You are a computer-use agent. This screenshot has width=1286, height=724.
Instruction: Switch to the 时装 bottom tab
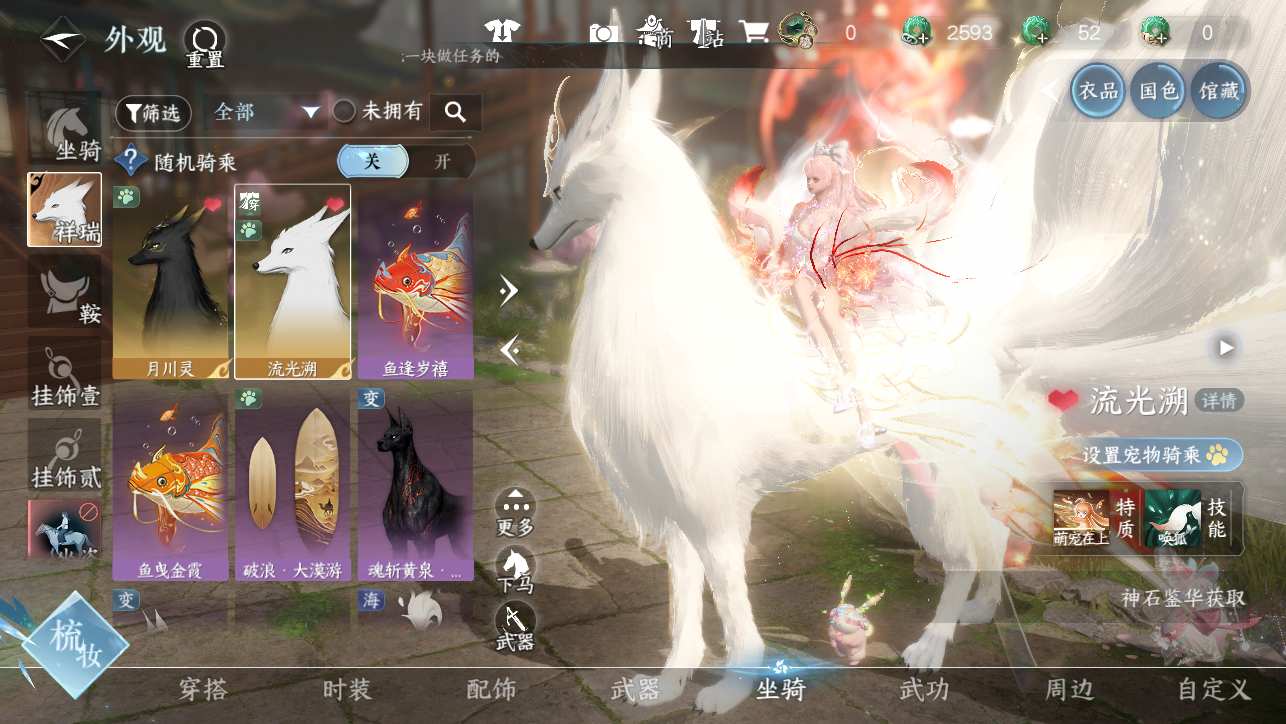(x=347, y=689)
